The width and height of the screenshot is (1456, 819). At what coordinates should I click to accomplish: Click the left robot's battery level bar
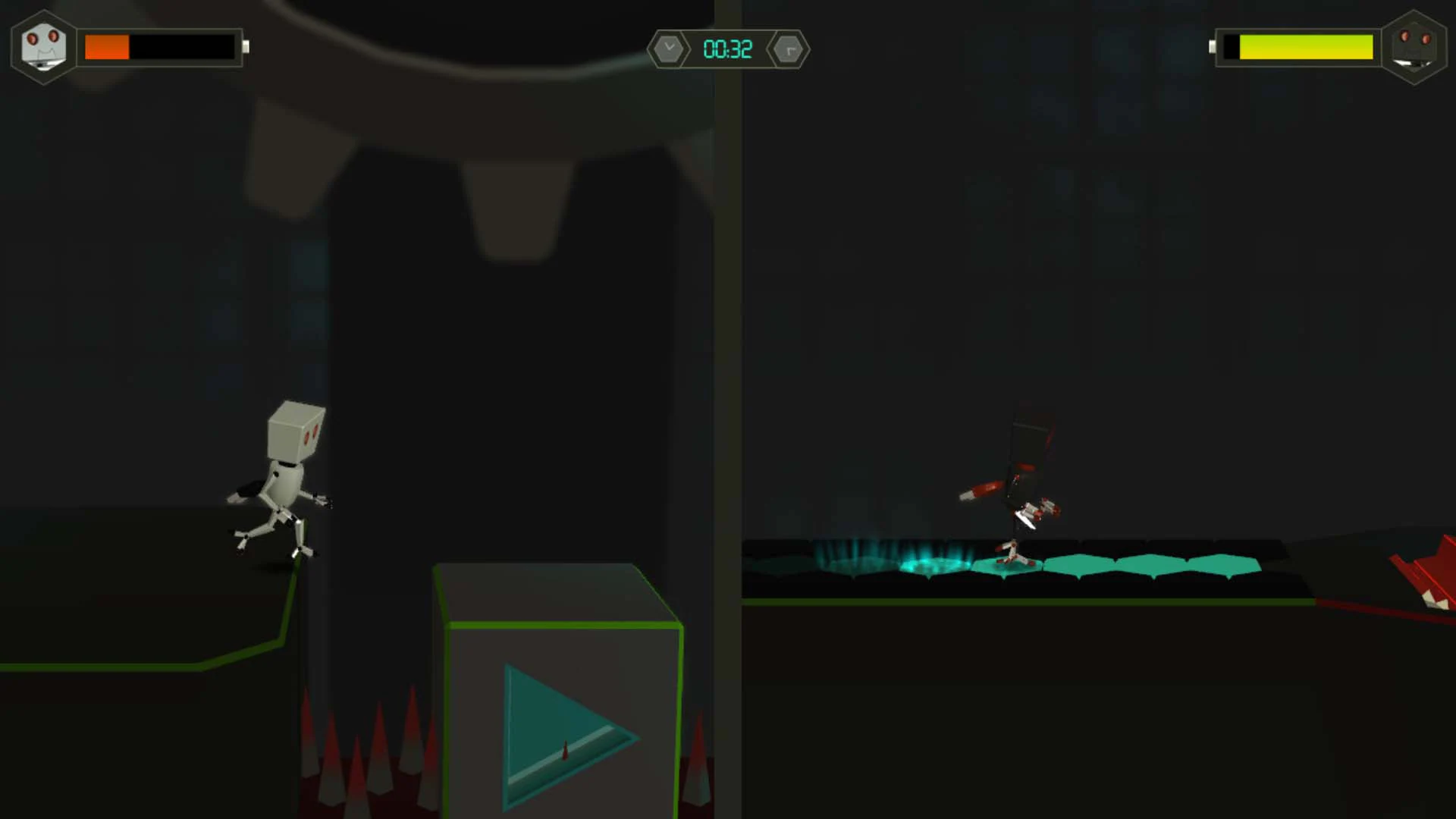[x=161, y=47]
